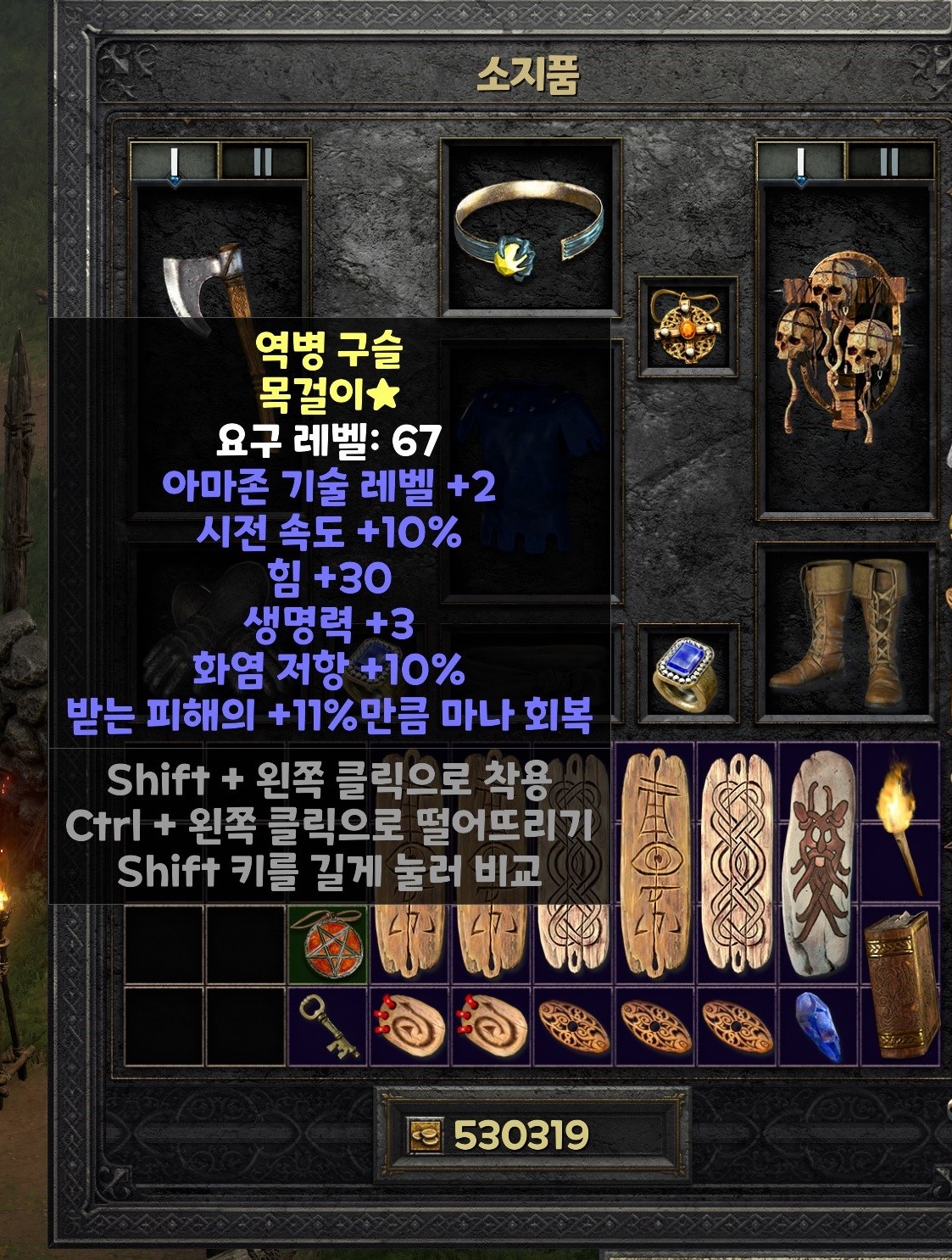Pick up the red pentagram amulet

329,943
